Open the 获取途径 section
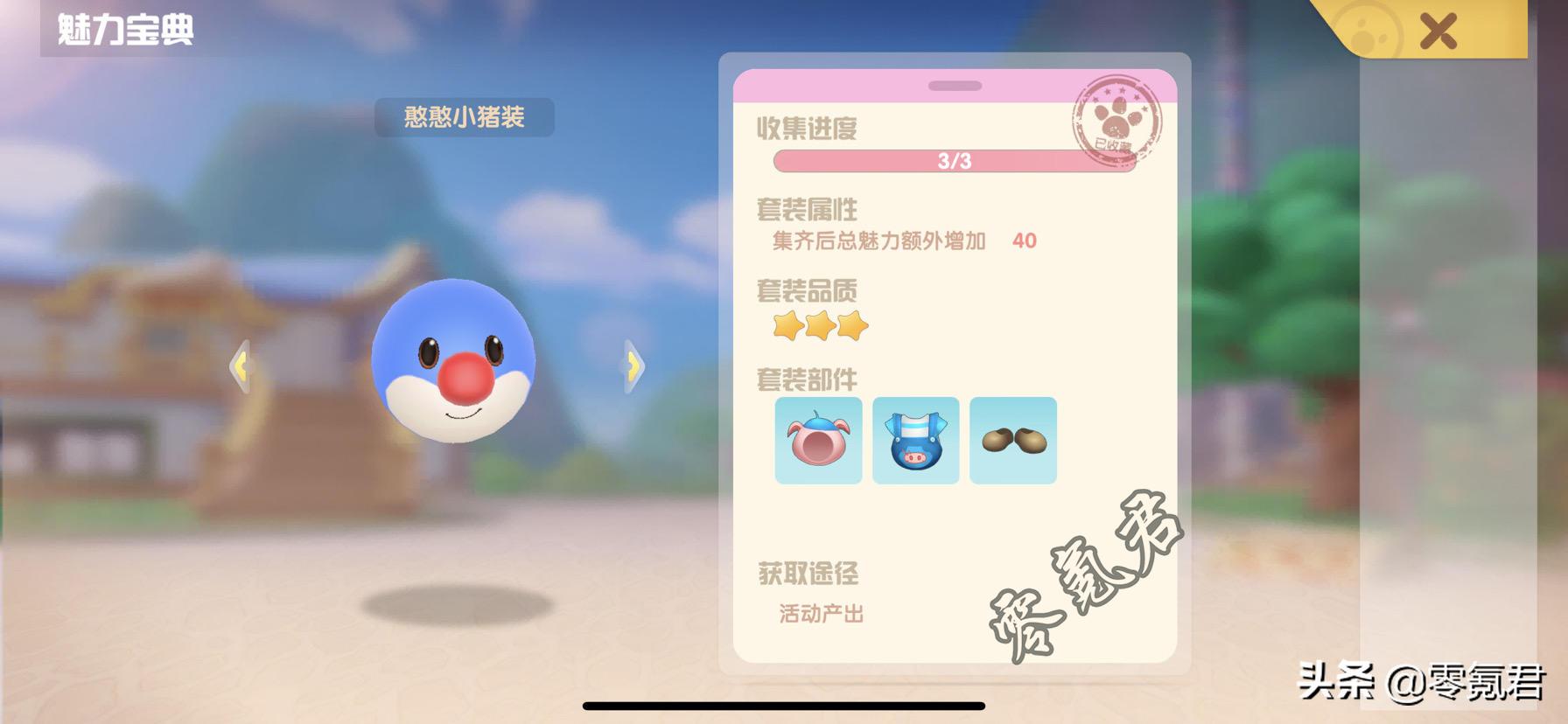This screenshot has width=1568, height=724. [x=808, y=574]
